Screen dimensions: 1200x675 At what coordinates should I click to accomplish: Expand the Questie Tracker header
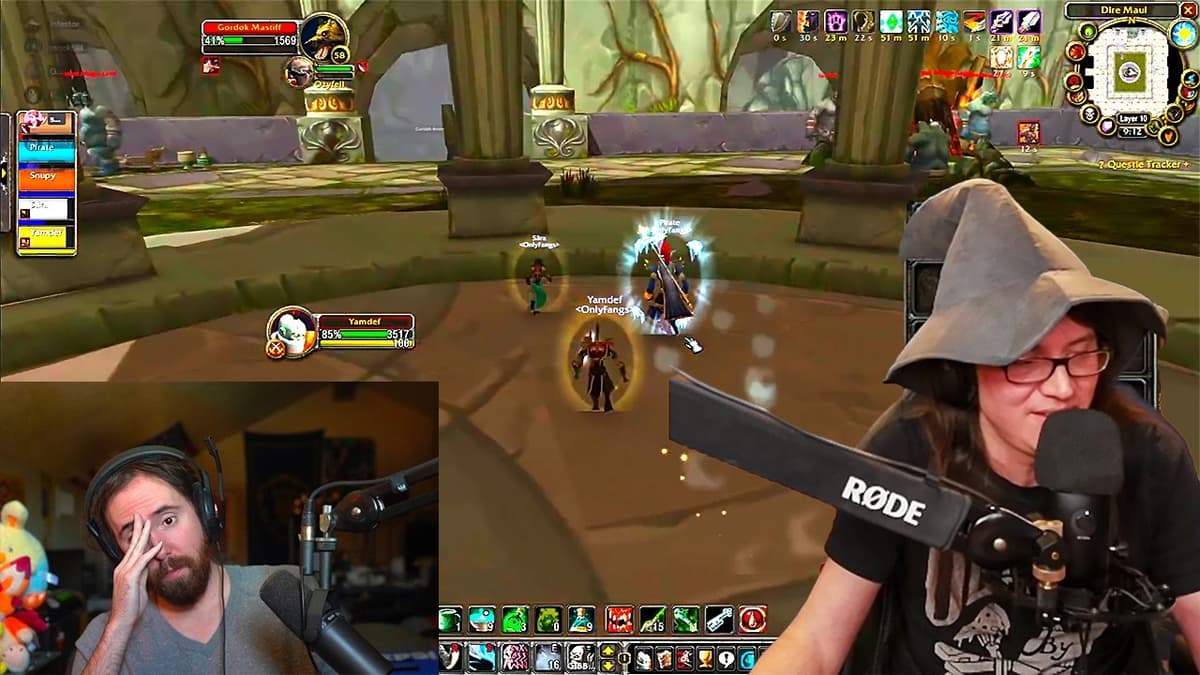1143,164
